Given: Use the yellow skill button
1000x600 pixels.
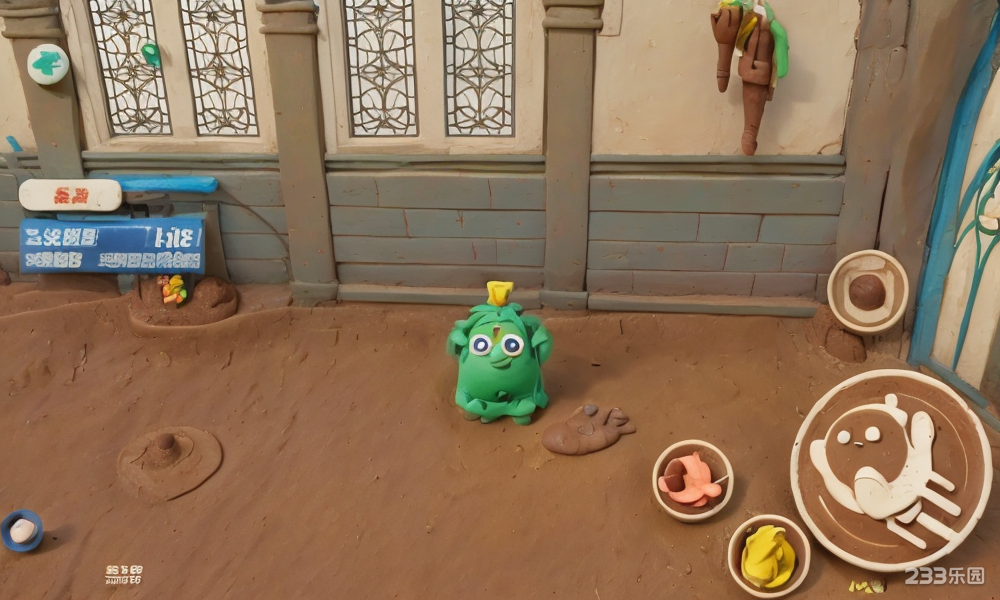Looking at the screenshot, I should coord(768,555).
